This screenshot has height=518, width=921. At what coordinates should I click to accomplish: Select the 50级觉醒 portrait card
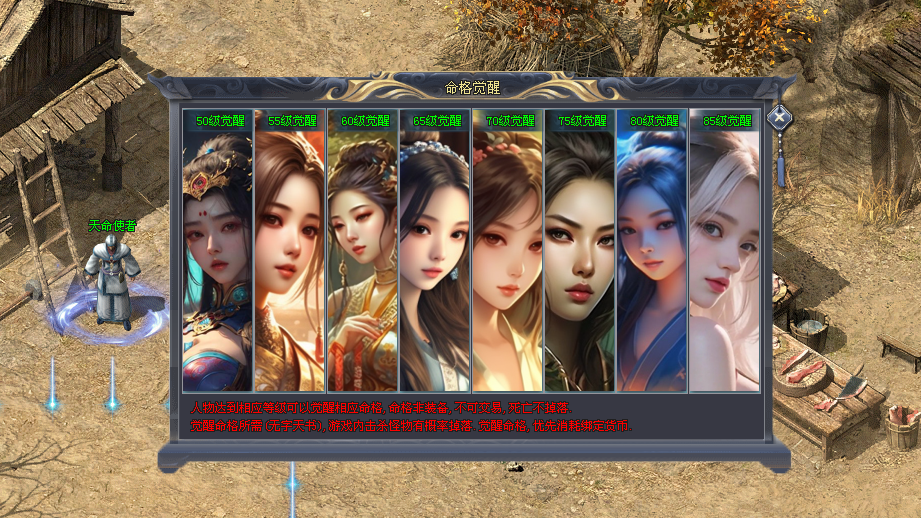tap(218, 250)
